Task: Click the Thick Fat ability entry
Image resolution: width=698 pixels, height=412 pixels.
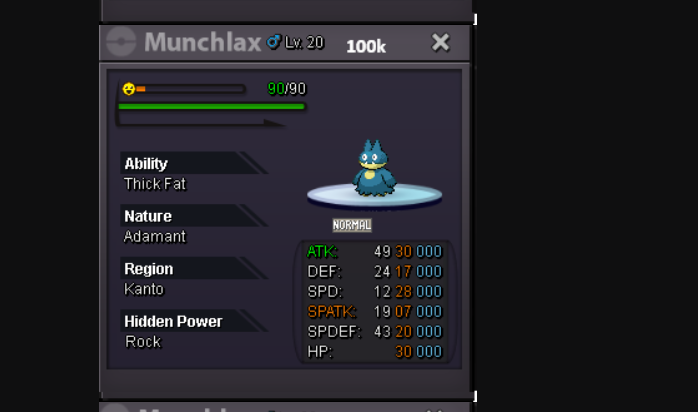Action: [x=155, y=184]
